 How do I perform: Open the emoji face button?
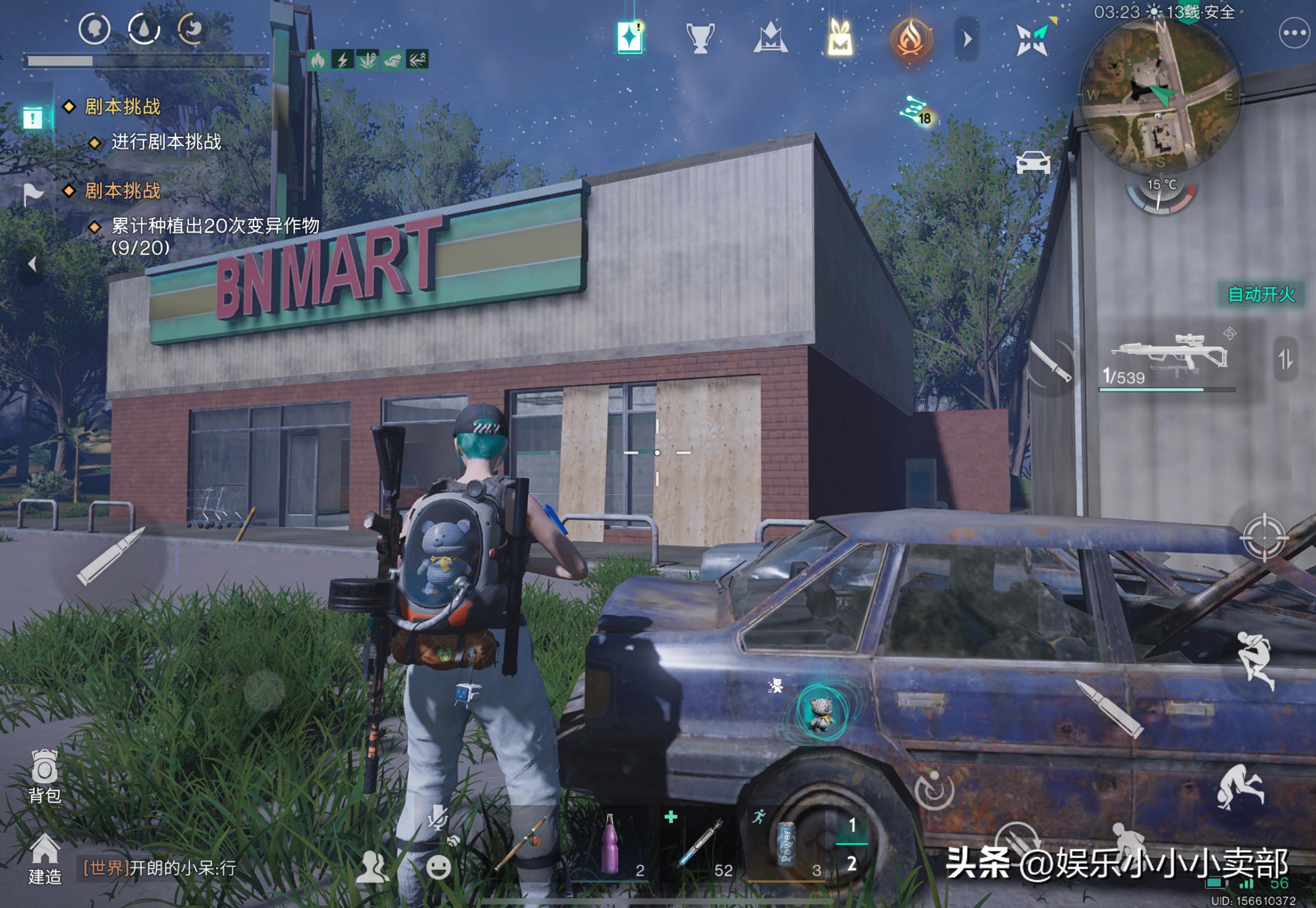coord(438,867)
